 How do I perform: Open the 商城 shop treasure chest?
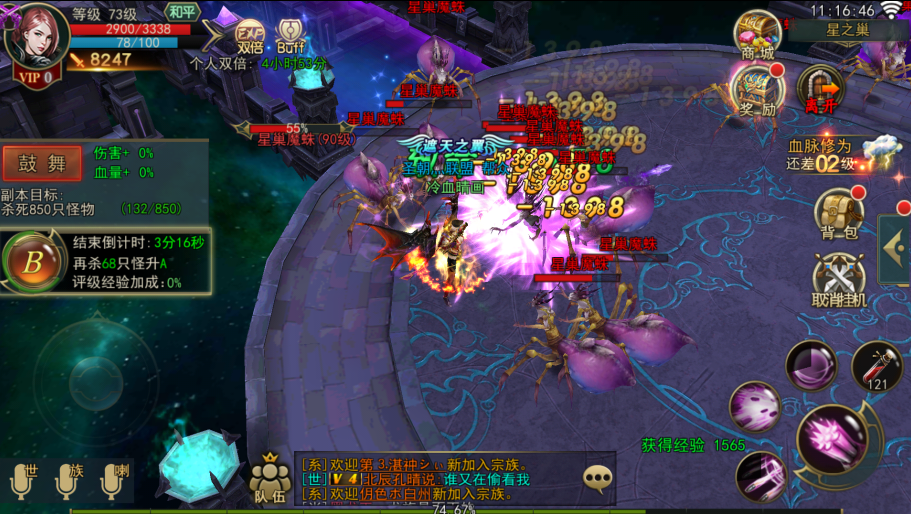point(757,35)
